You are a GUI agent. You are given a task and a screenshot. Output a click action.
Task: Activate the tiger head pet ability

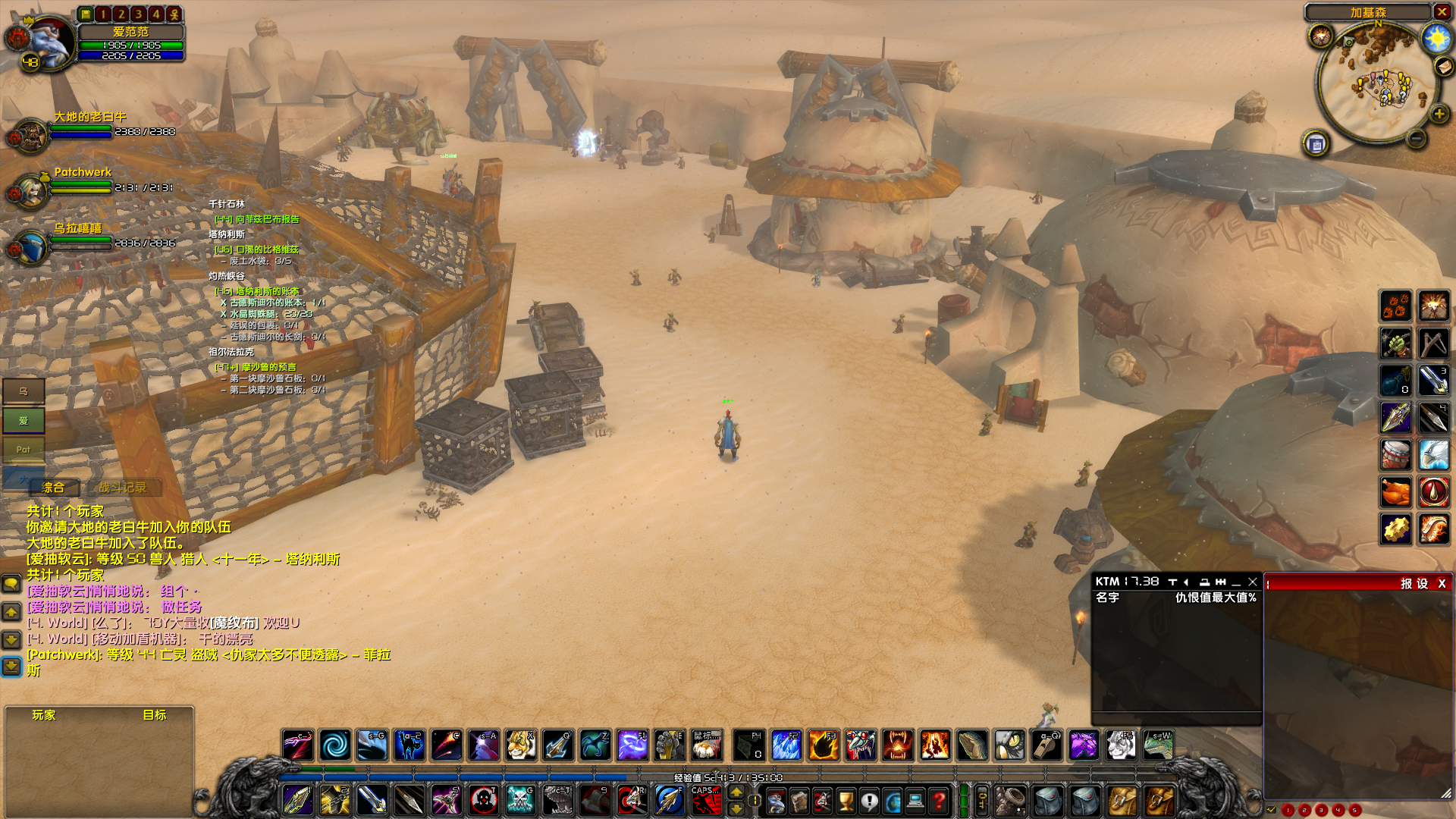pos(520,745)
